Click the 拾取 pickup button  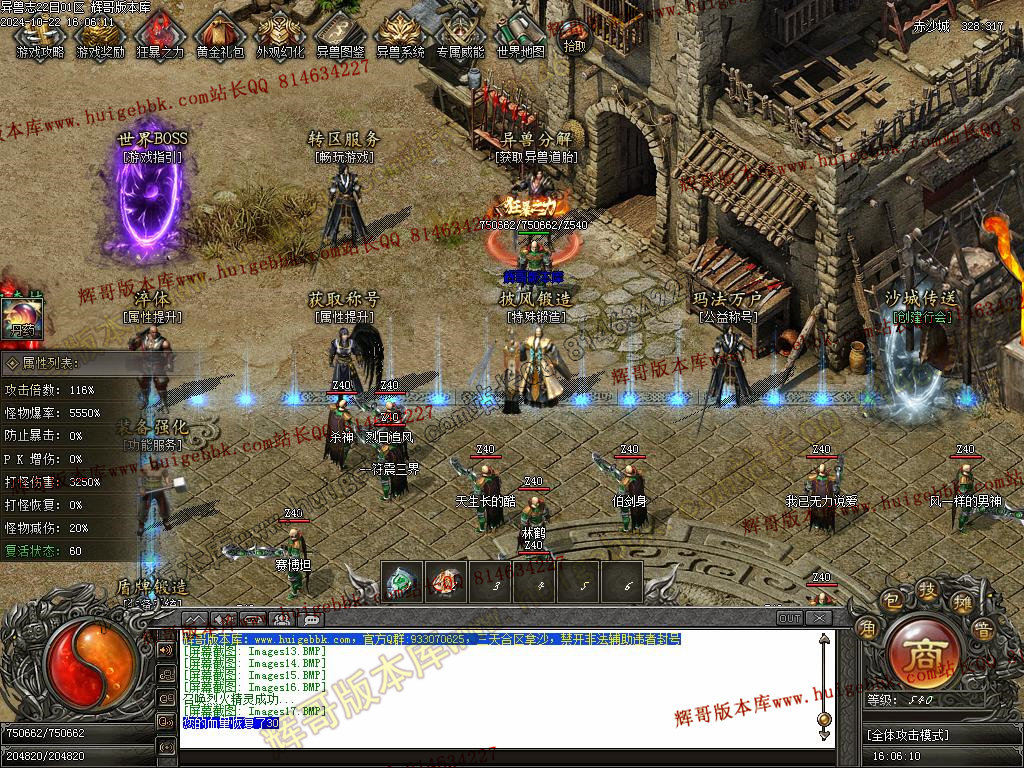(x=574, y=38)
